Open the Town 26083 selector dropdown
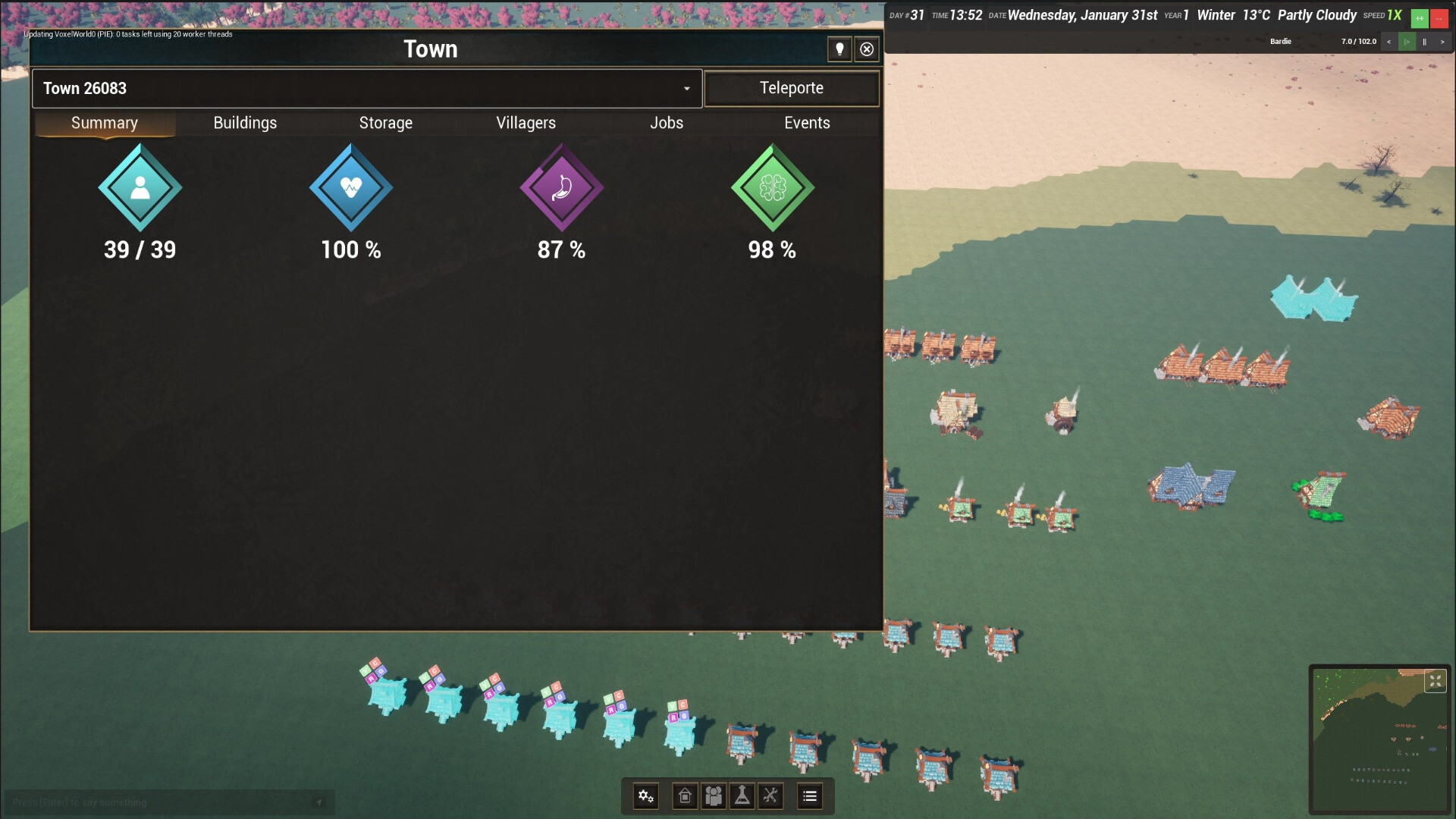This screenshot has width=1456, height=819. point(686,88)
